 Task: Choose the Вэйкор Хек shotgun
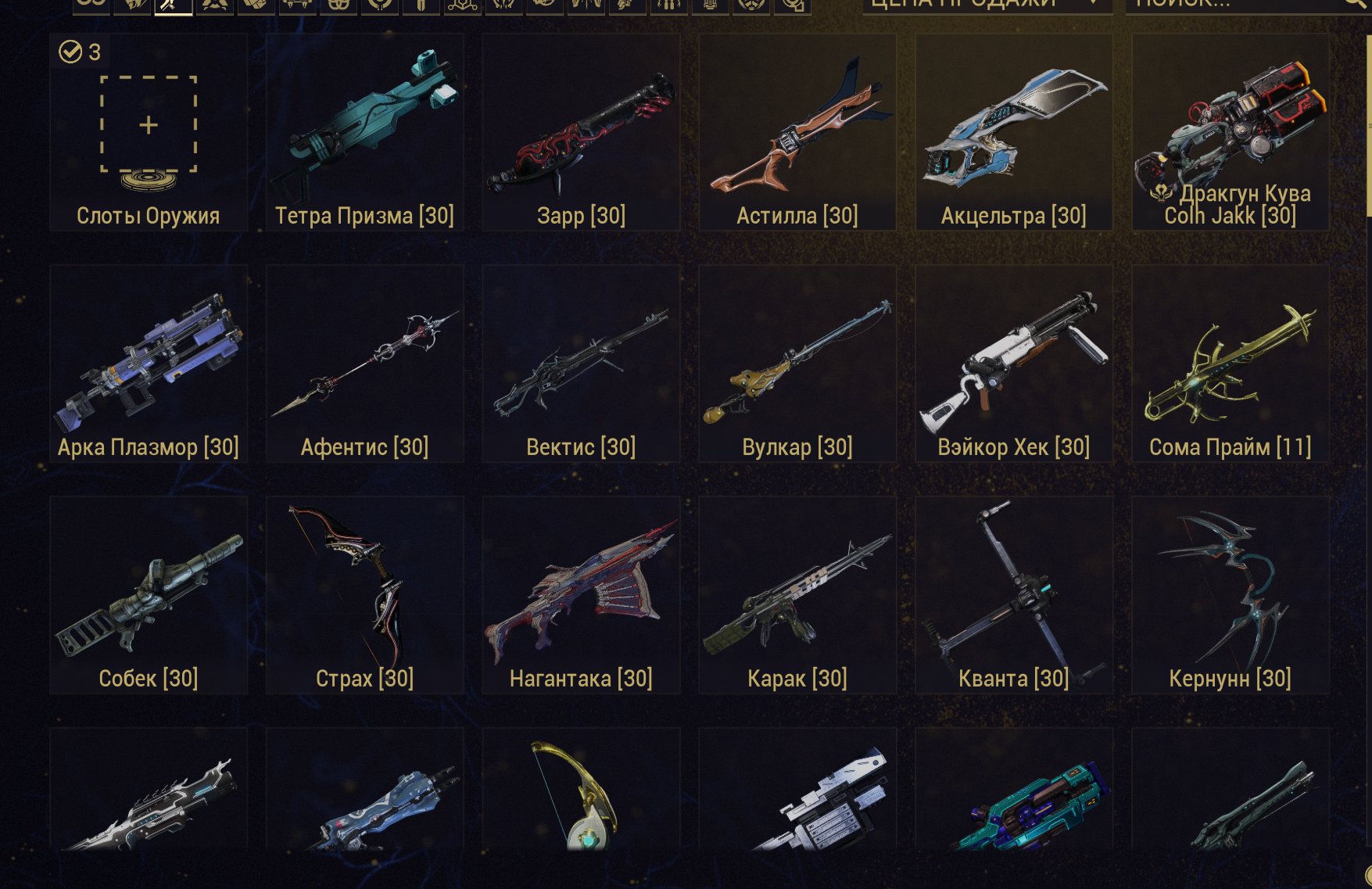click(1014, 363)
